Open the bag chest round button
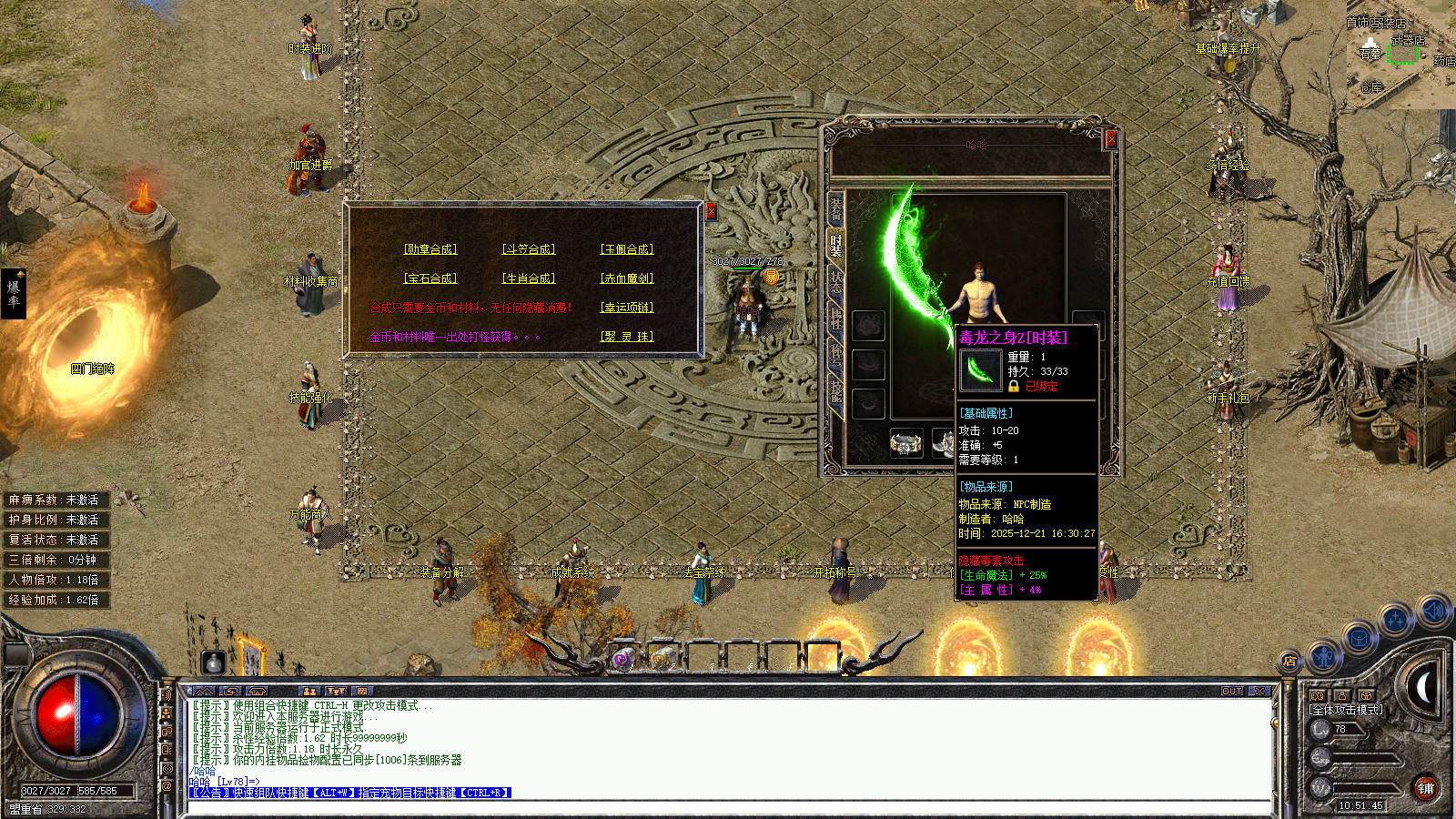This screenshot has width=1456, height=819. [1359, 638]
